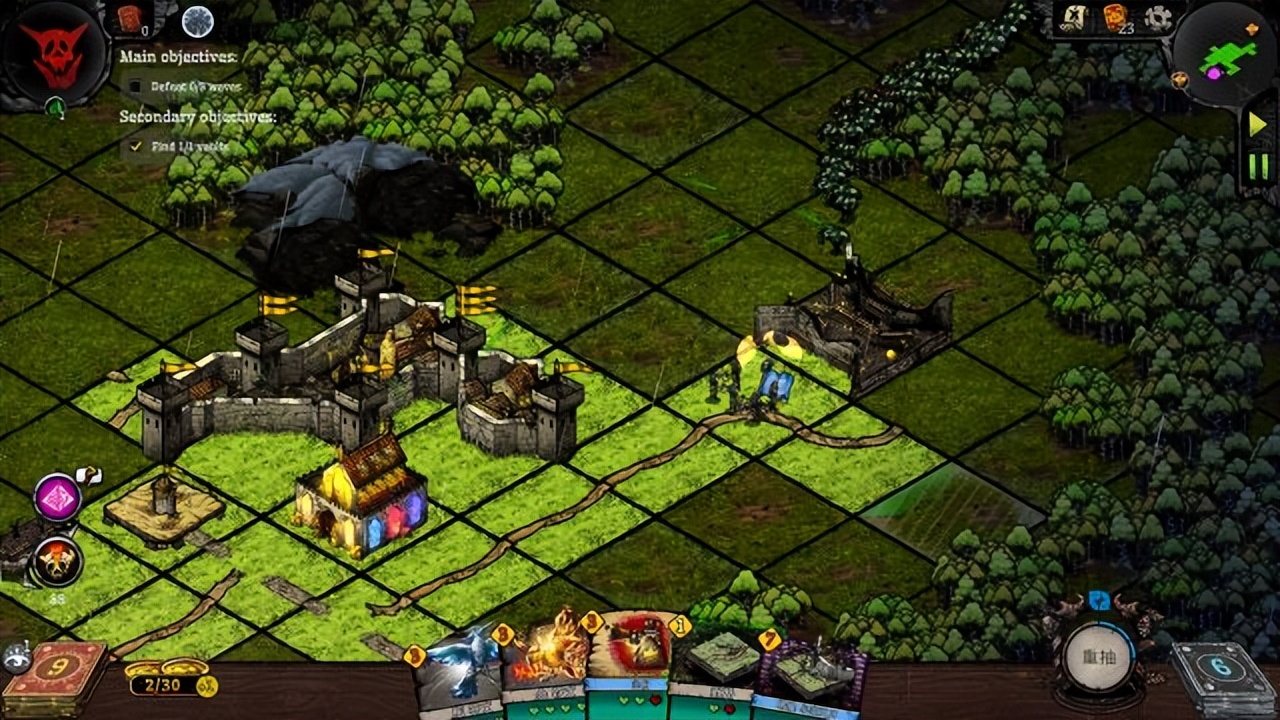
Task: Click the Find 1/1 vaults checkmark
Action: [138, 145]
